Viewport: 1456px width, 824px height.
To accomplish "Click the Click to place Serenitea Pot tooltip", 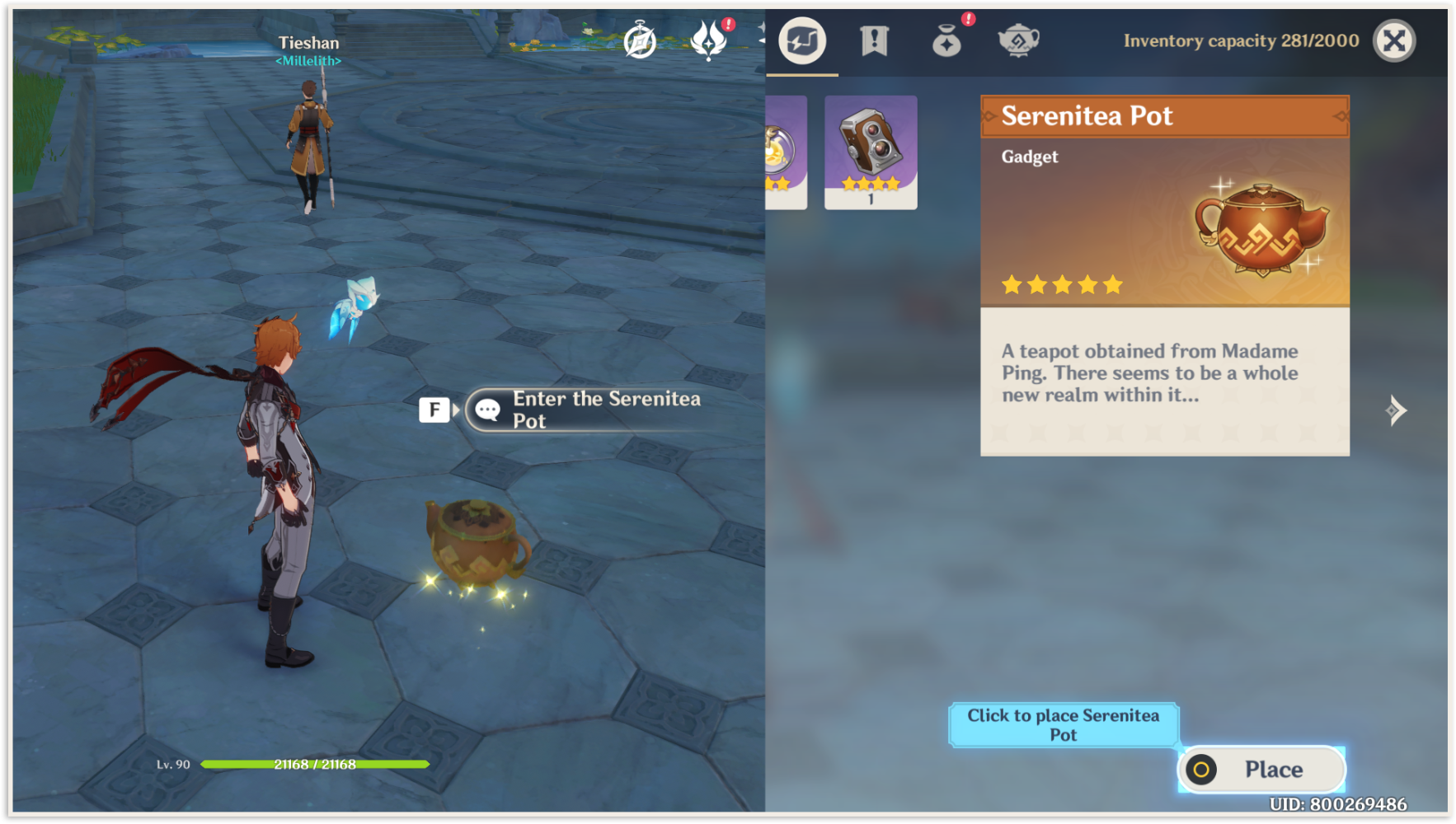I will click(1064, 724).
